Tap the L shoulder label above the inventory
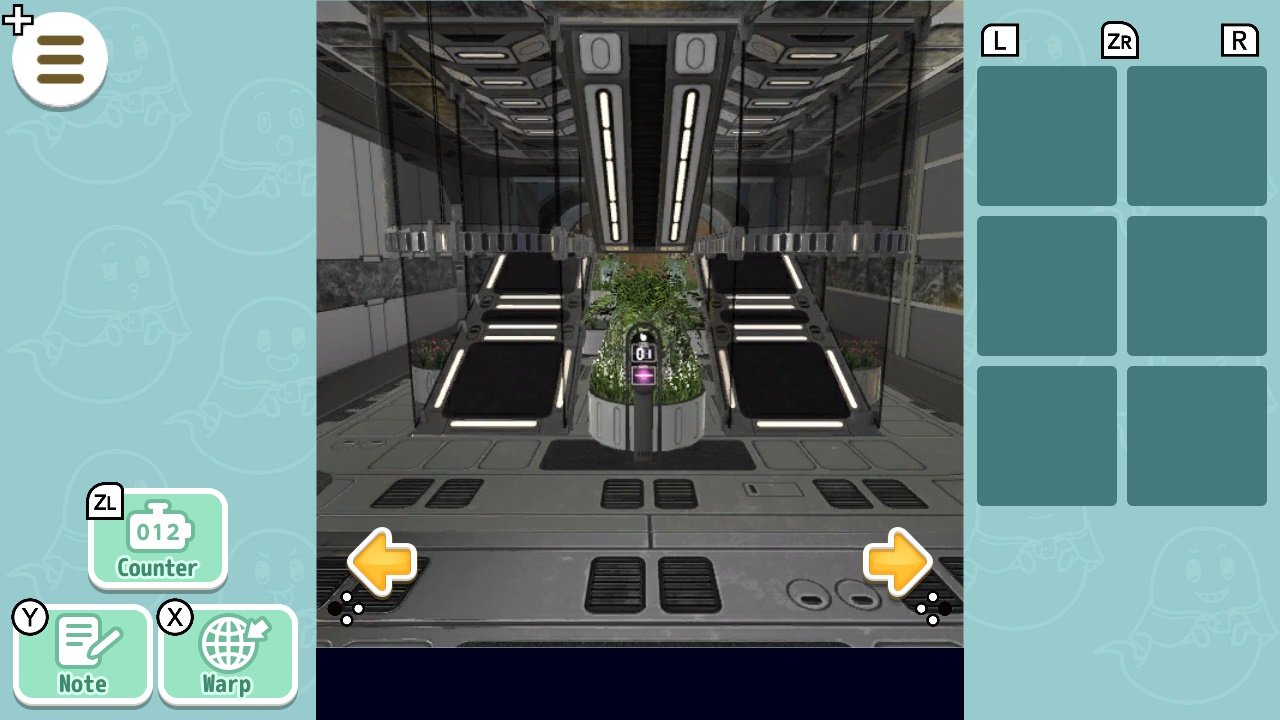This screenshot has height=720, width=1280. (x=999, y=40)
